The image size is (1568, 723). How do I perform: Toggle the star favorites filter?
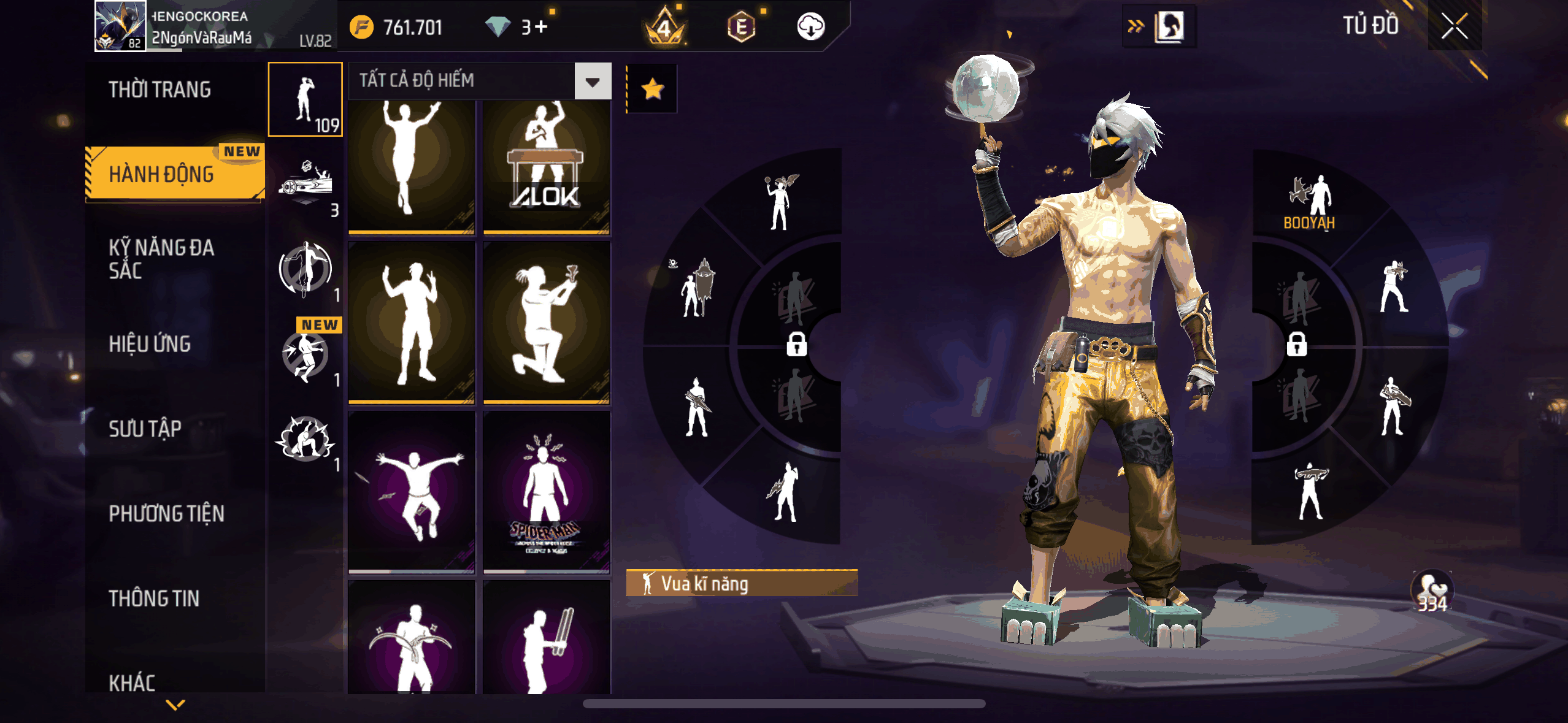(x=652, y=90)
